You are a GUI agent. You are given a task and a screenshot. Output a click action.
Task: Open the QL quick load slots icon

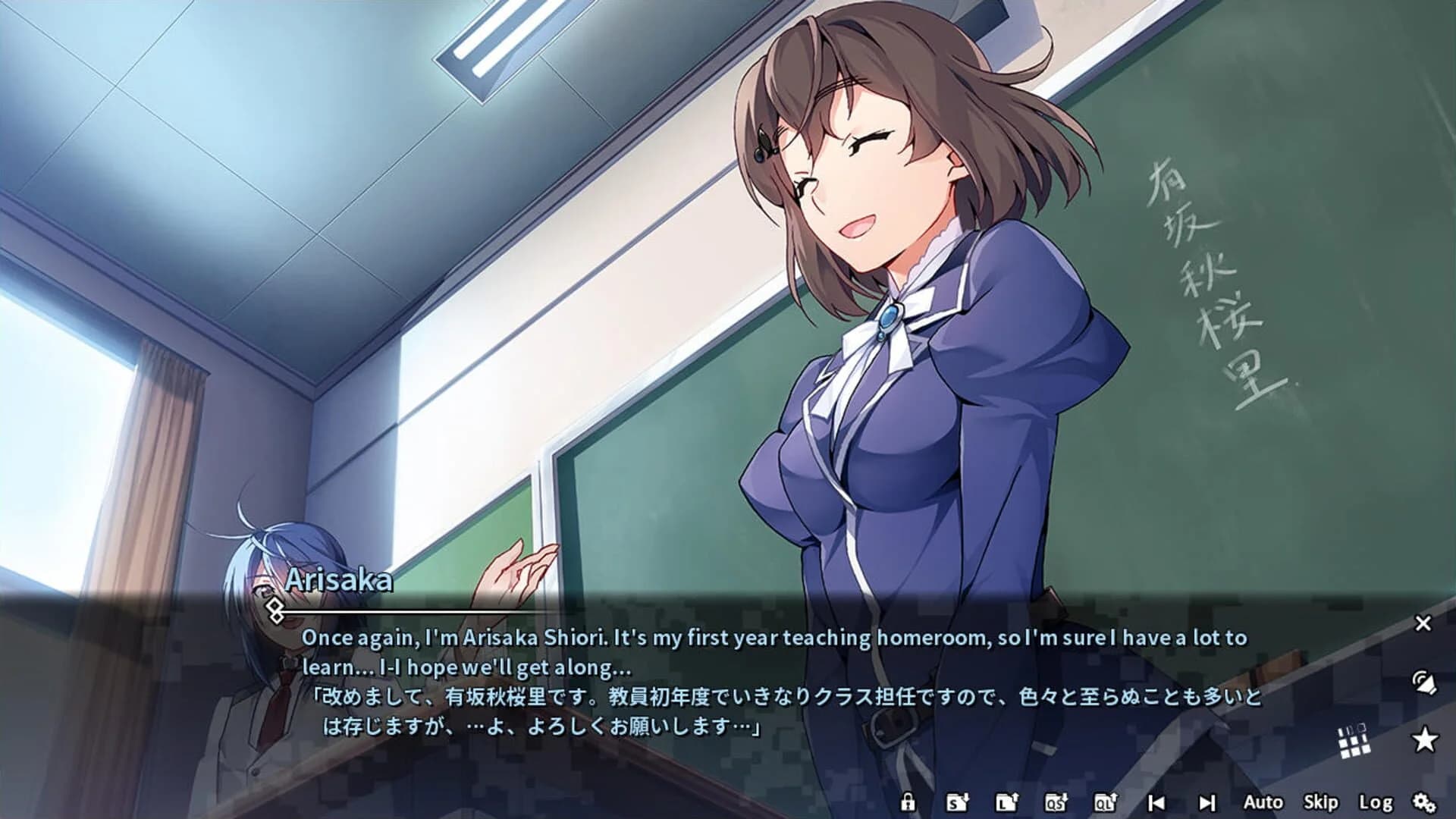pyautogui.click(x=1105, y=802)
